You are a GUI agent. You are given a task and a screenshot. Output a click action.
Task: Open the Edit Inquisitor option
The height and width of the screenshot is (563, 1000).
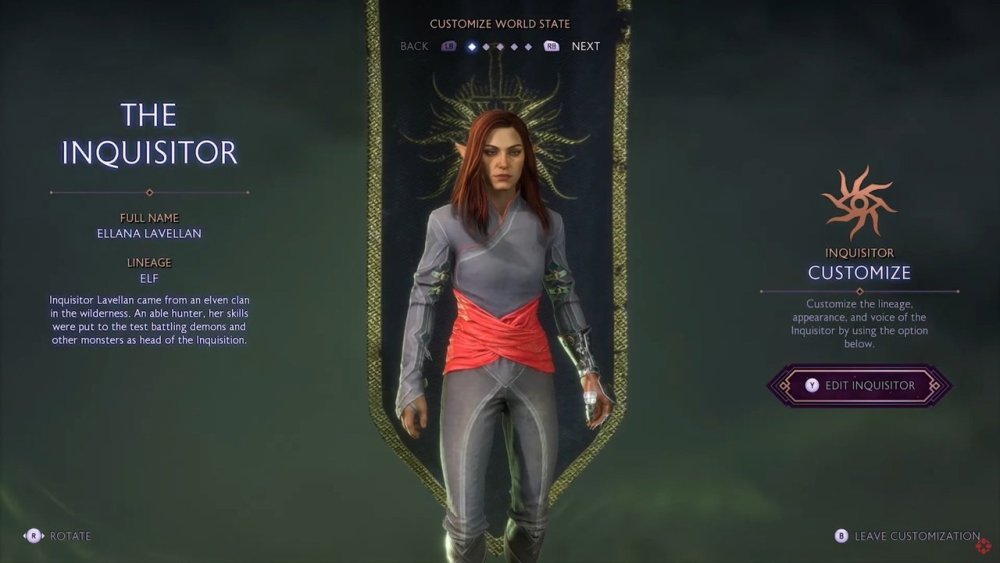coord(858,385)
